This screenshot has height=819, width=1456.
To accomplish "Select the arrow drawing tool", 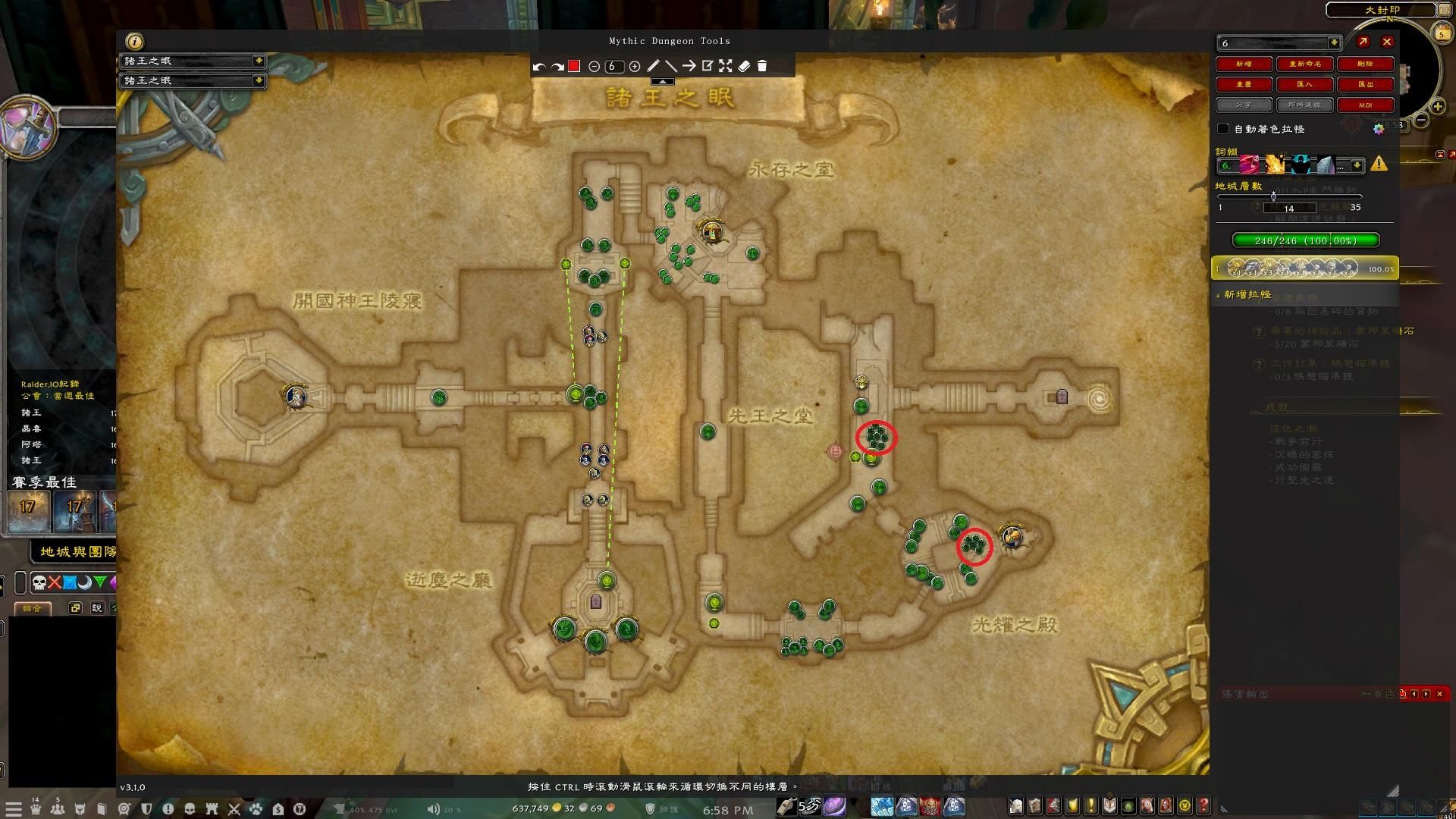I will pyautogui.click(x=689, y=66).
